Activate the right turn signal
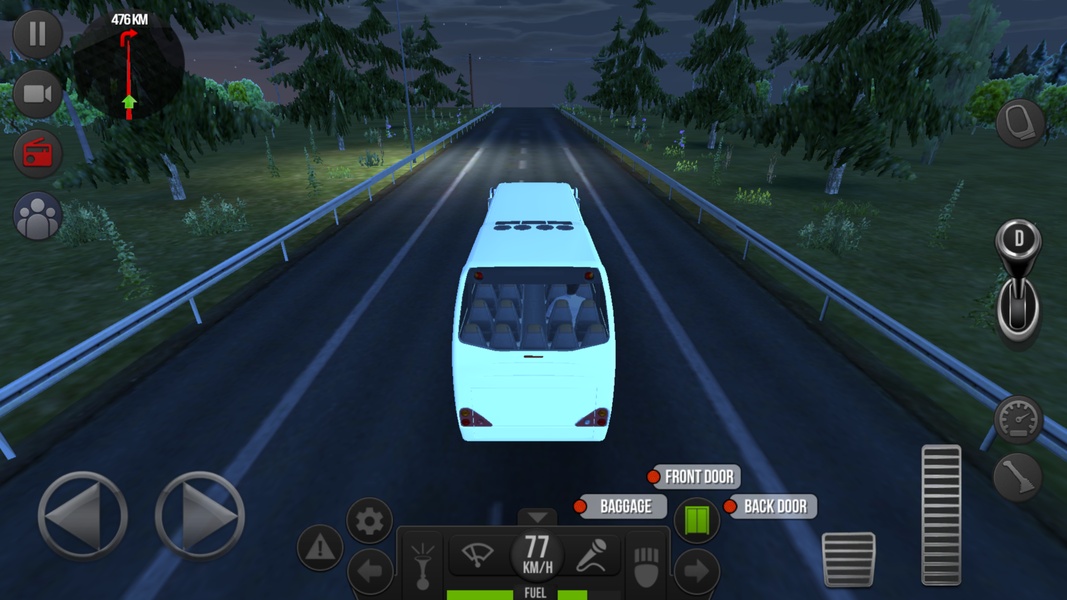Viewport: 1067px width, 600px height. pyautogui.click(x=697, y=572)
